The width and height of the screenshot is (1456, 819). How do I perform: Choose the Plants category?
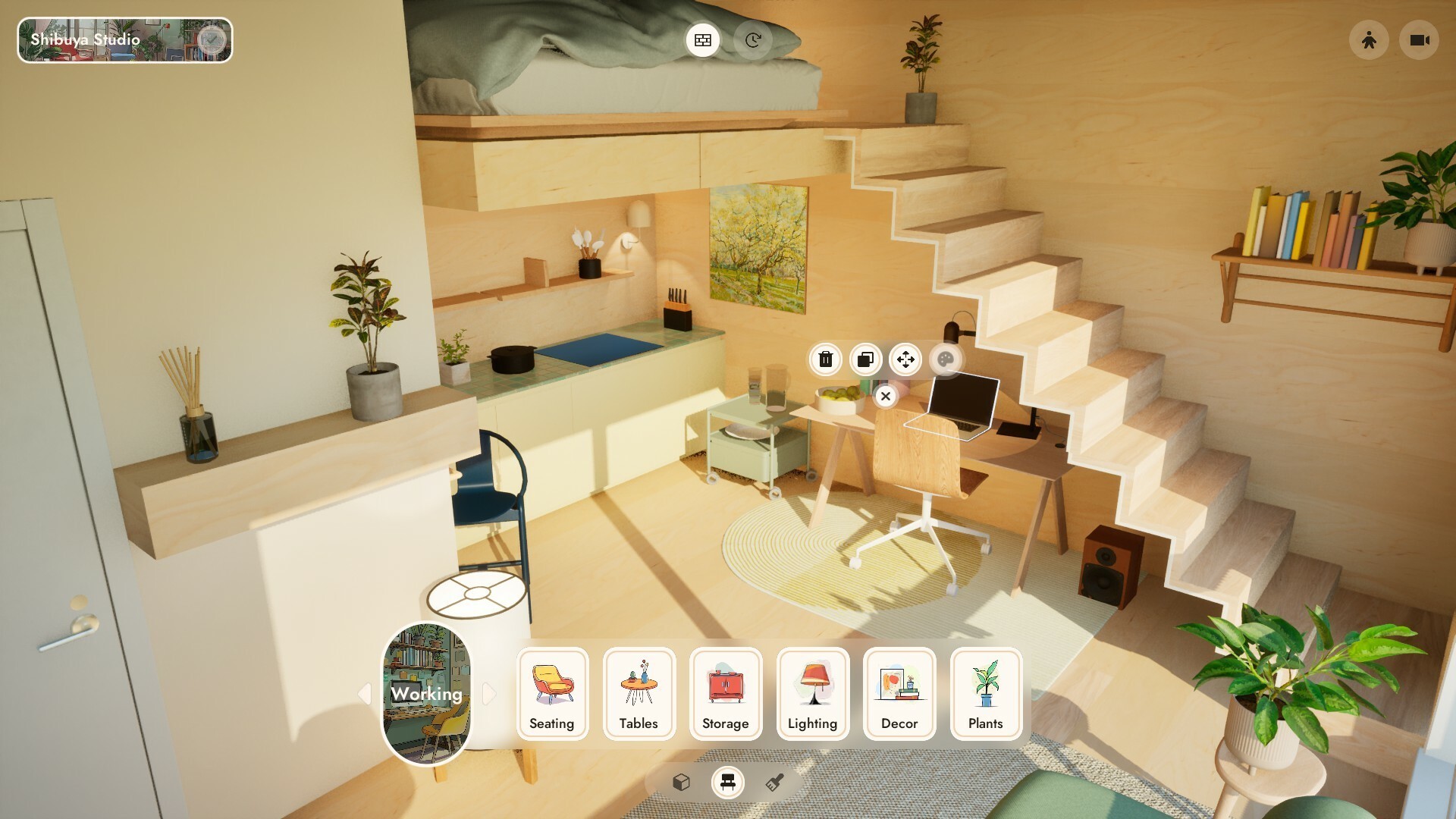pyautogui.click(x=986, y=694)
